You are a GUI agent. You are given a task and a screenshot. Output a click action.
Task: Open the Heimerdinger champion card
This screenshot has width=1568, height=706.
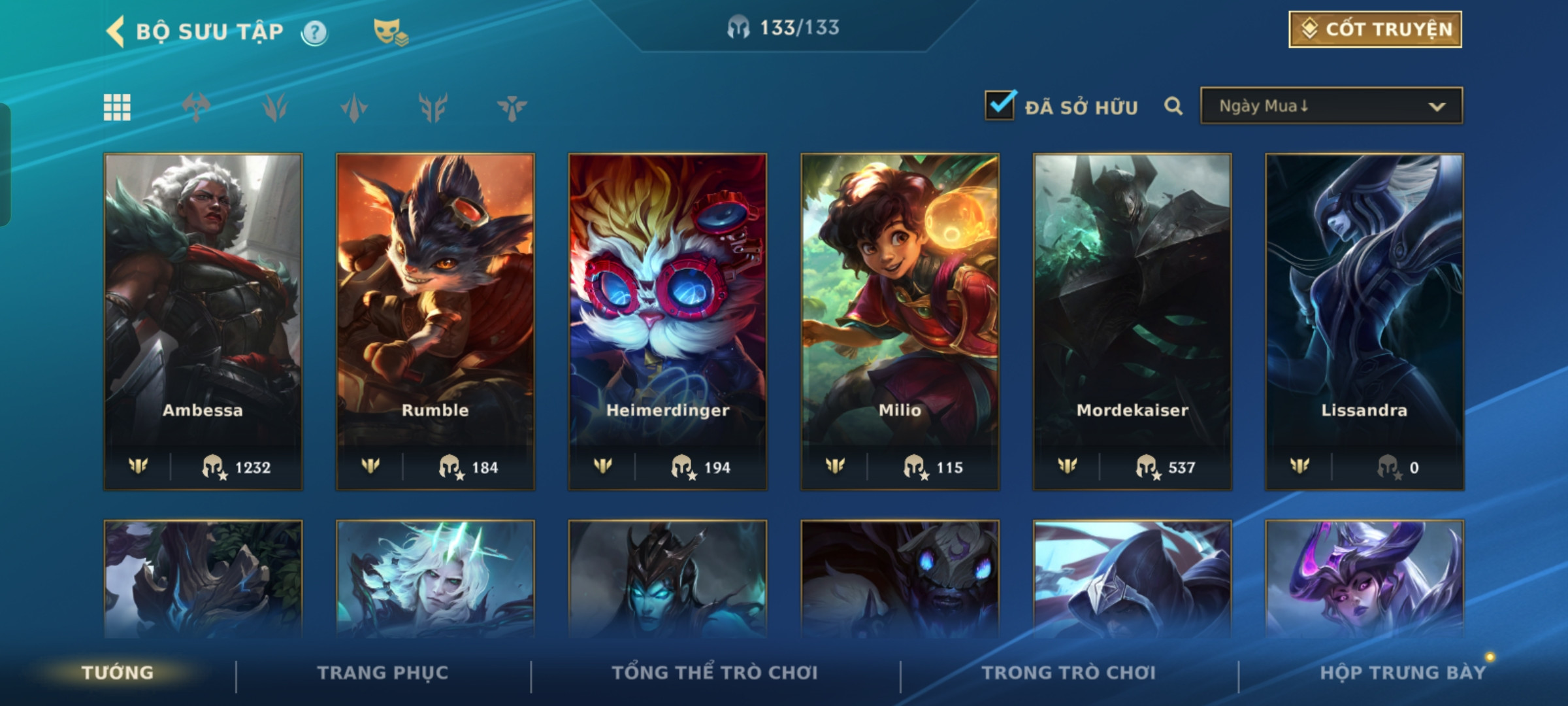(668, 321)
